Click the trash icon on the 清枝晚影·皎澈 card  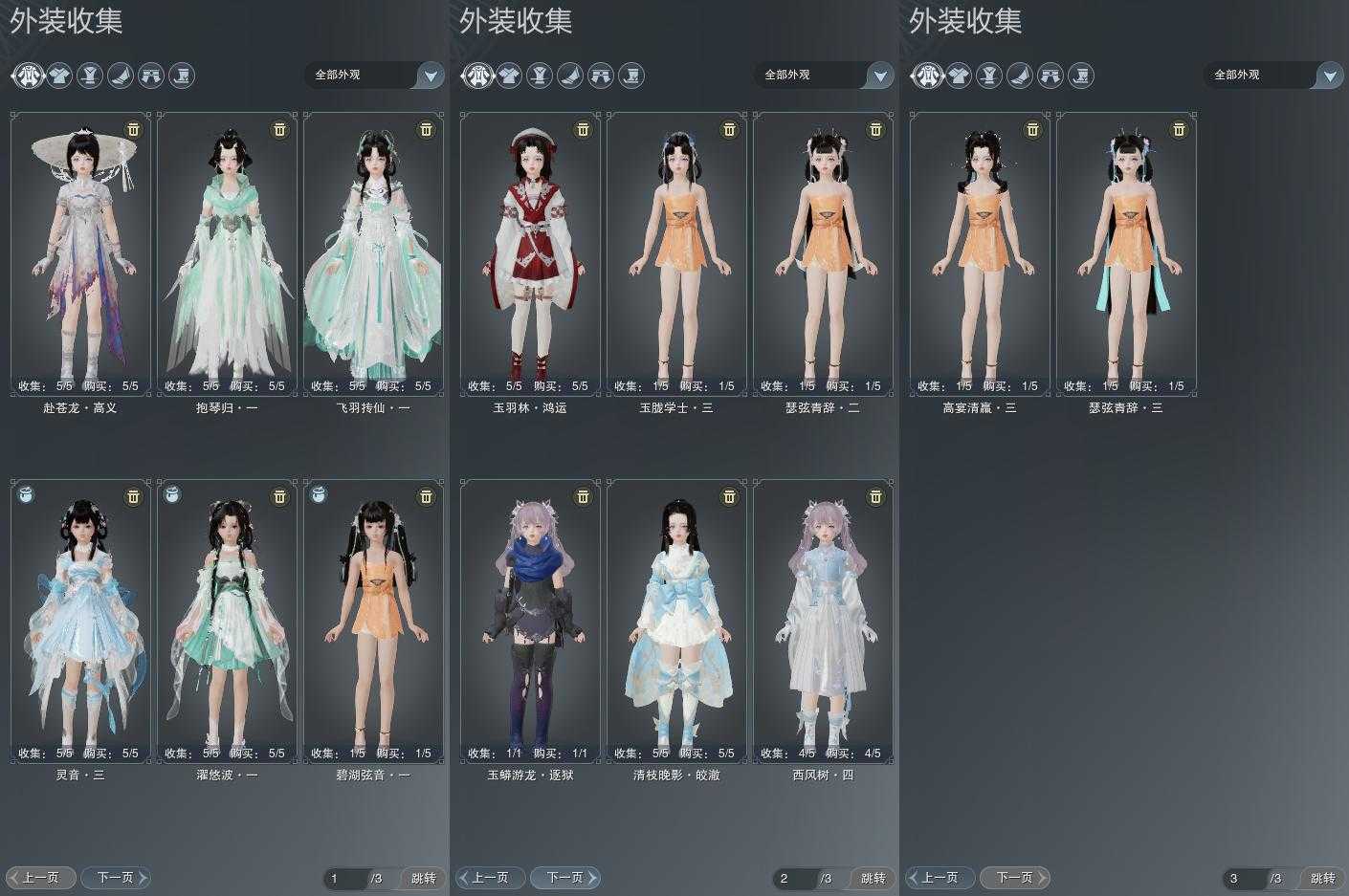pyautogui.click(x=729, y=496)
